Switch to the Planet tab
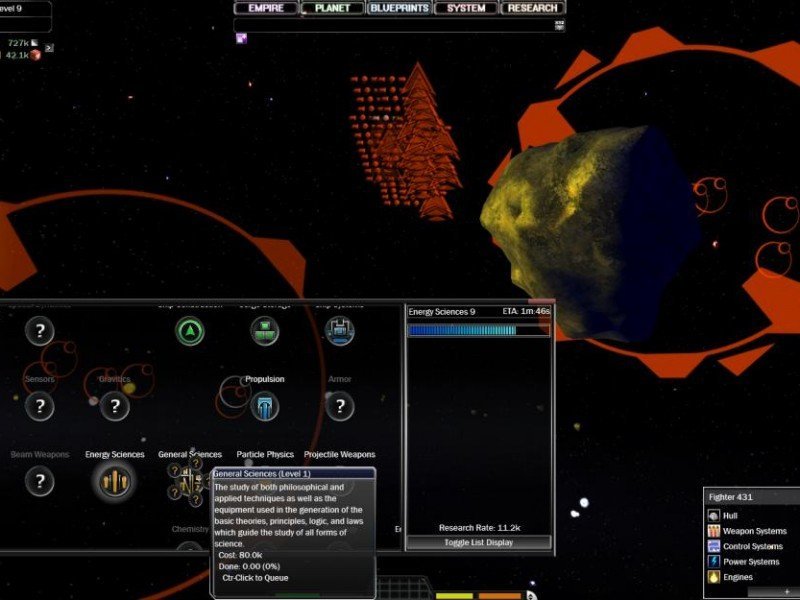The width and height of the screenshot is (800, 600). 332,8
